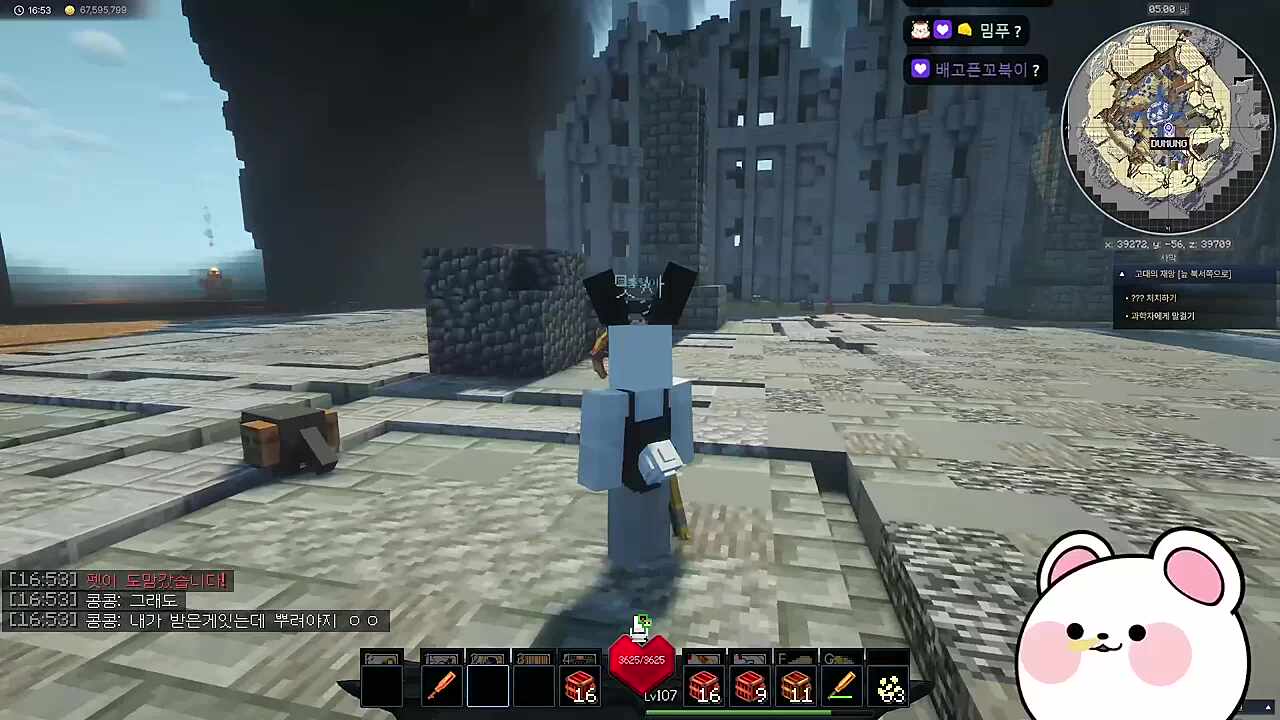Choose the tool slot with green durability bar
This screenshot has height=720, width=1280.
pos(842,686)
